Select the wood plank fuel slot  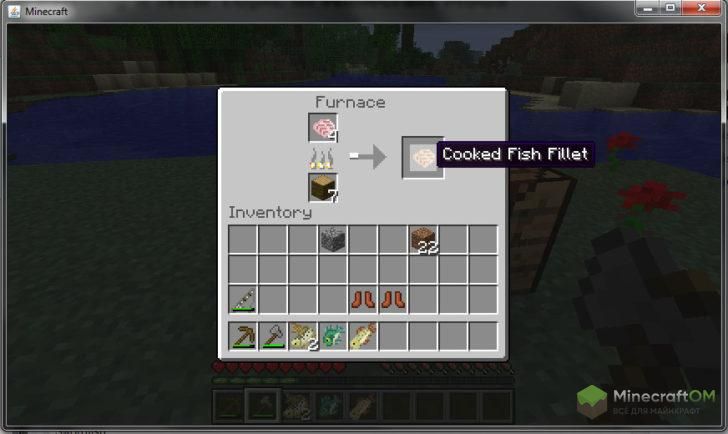click(x=323, y=187)
